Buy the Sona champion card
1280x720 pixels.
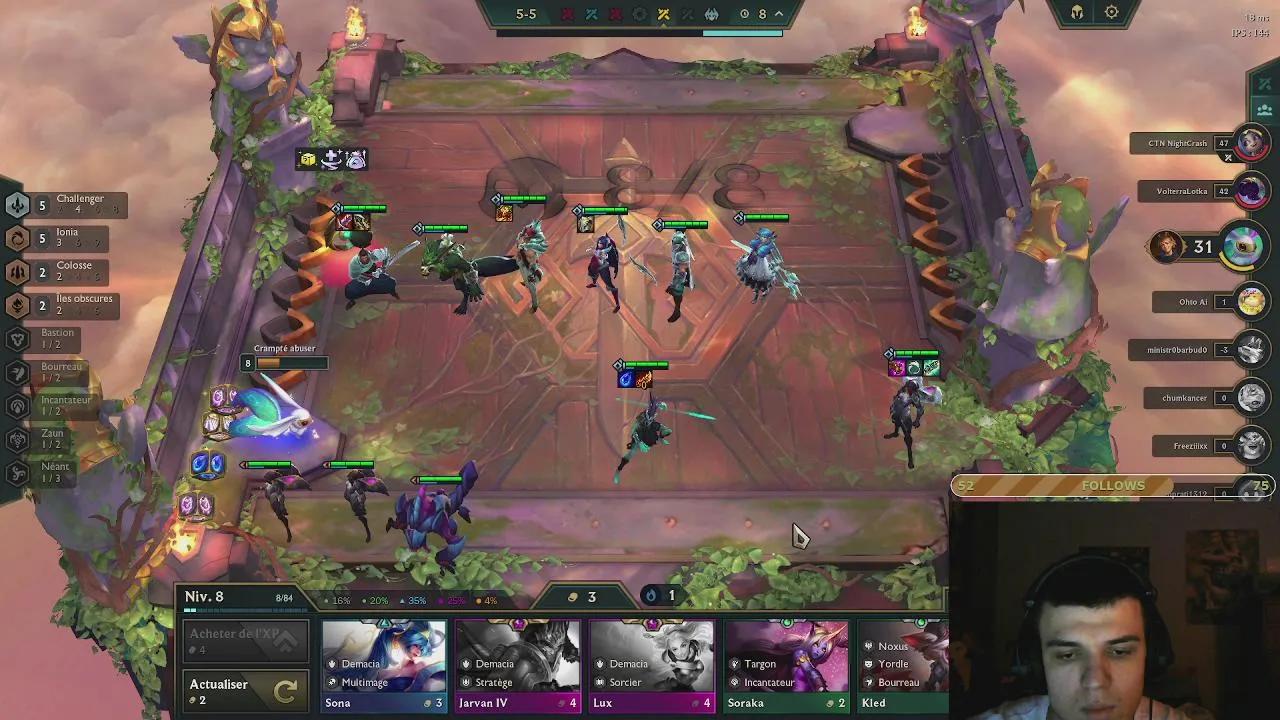[384, 665]
